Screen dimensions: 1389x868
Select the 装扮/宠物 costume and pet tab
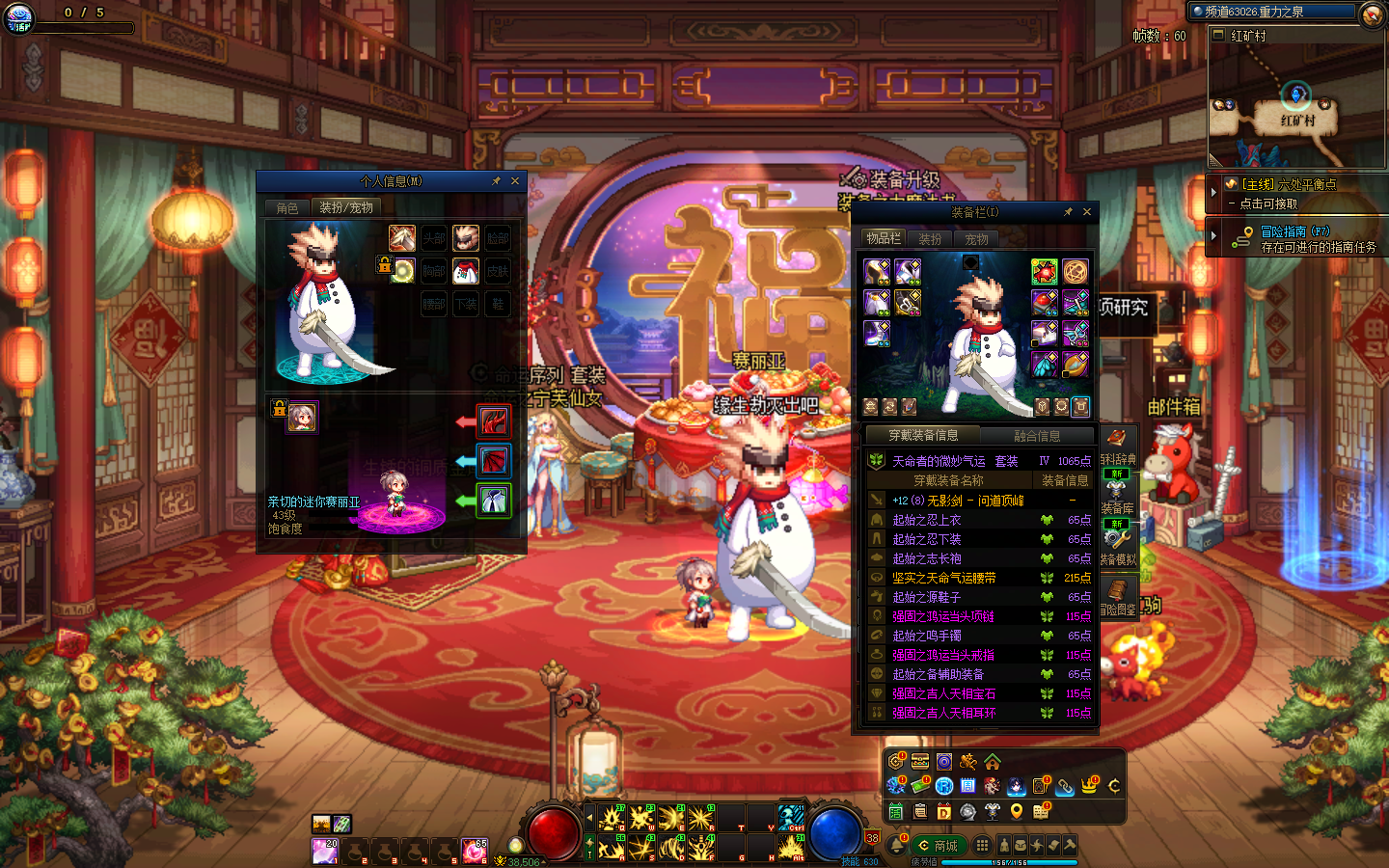pos(346,207)
